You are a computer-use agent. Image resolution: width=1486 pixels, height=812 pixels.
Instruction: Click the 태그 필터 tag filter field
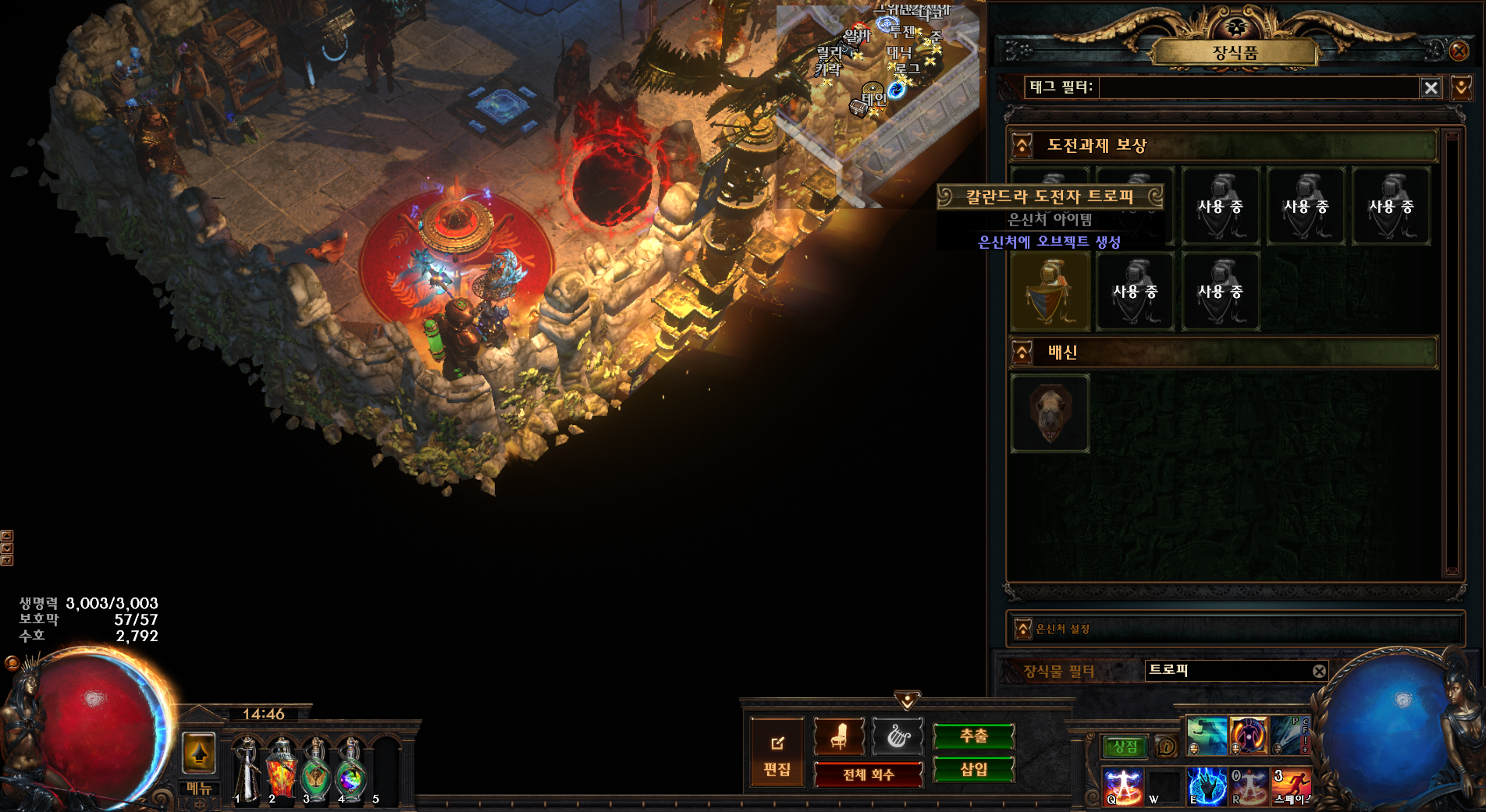1257,87
